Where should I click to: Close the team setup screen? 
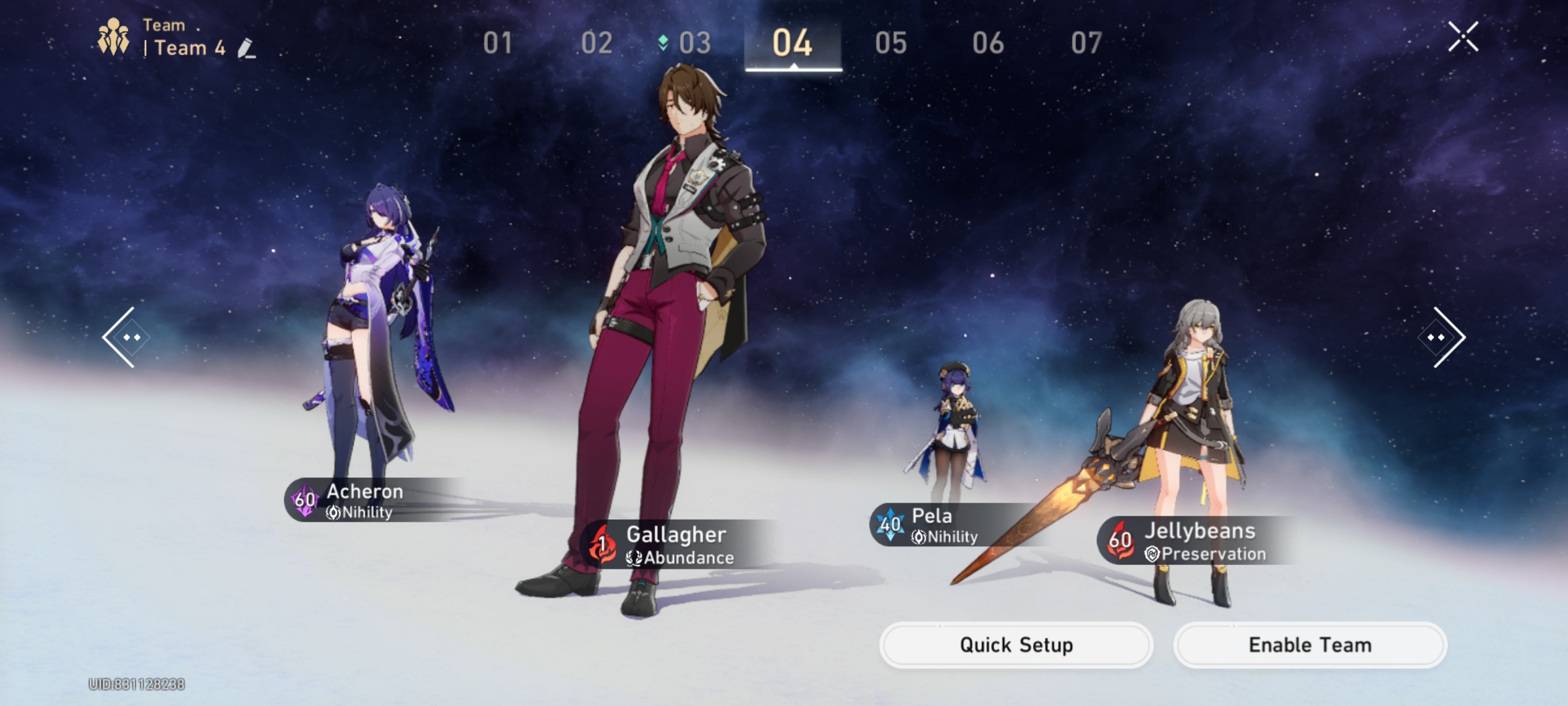click(x=1463, y=37)
